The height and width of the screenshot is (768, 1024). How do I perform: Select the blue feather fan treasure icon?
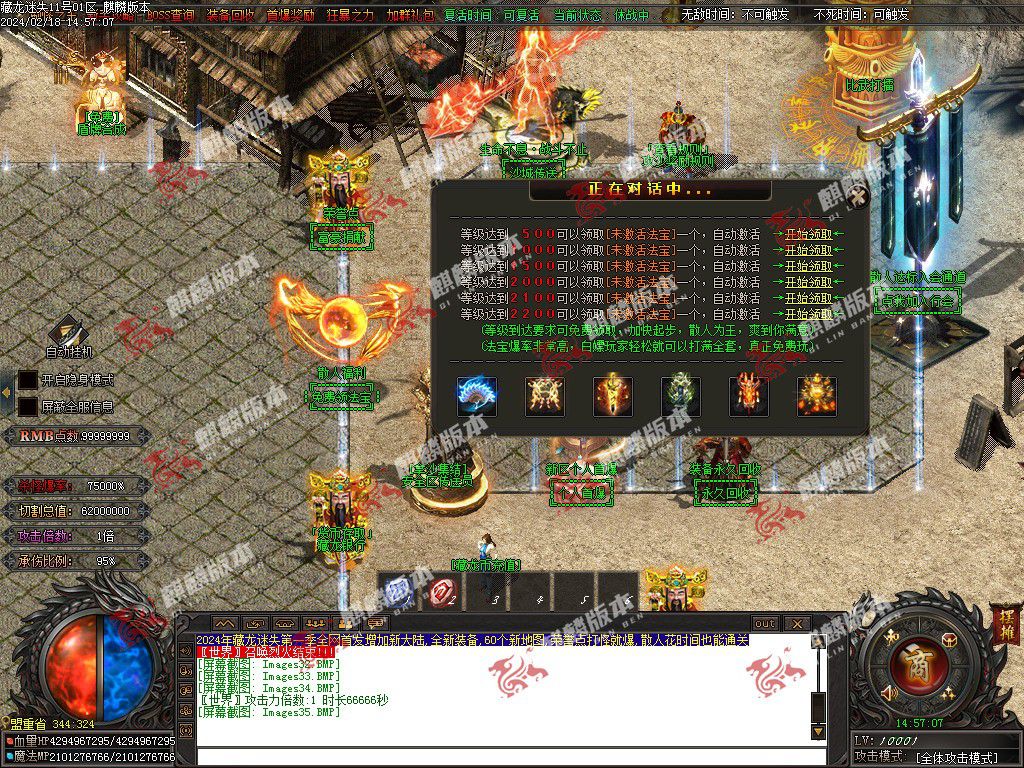point(477,396)
